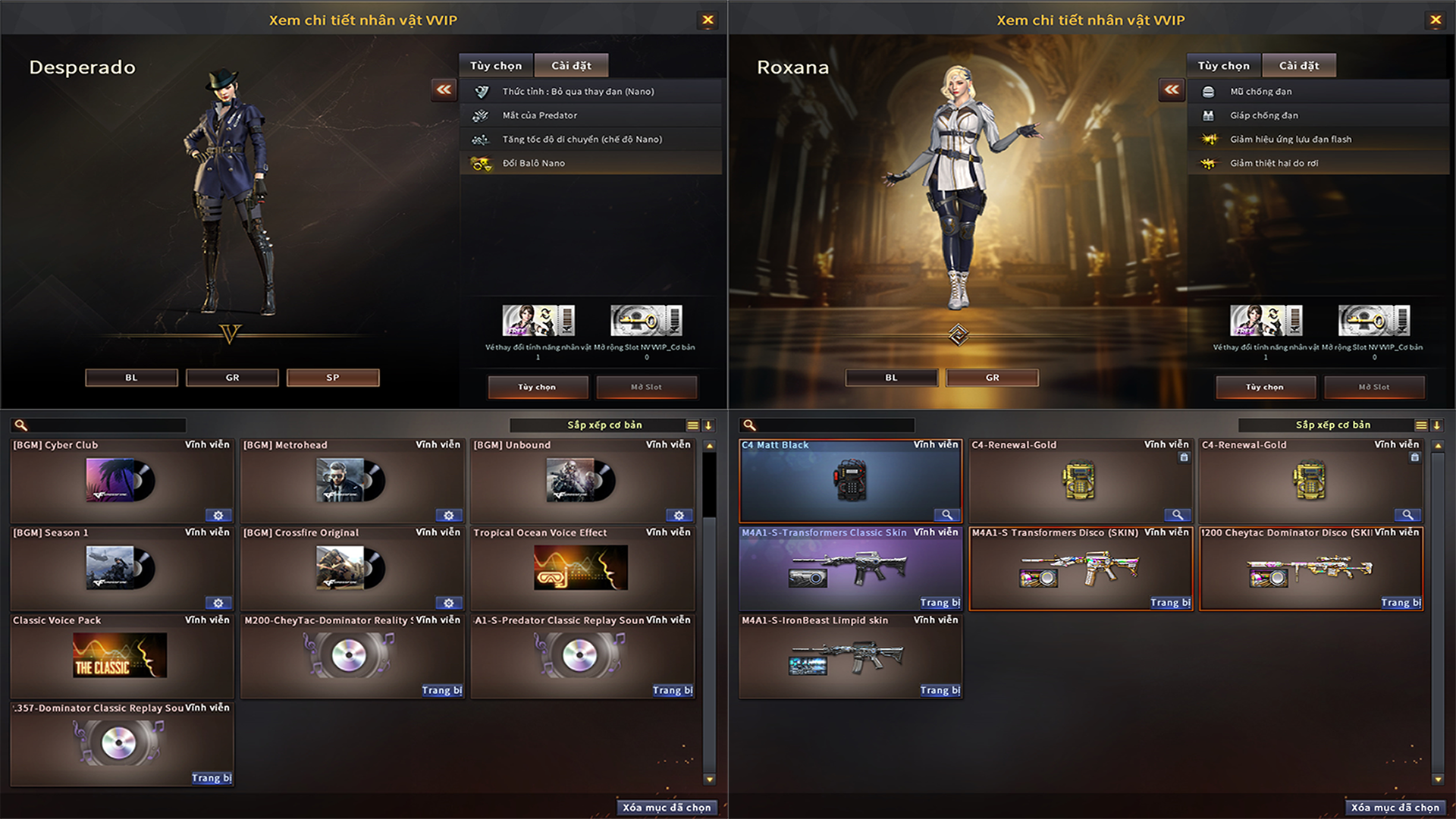Select the BL button under Roxana
Viewport: 1456px width, 819px height.
click(x=891, y=378)
